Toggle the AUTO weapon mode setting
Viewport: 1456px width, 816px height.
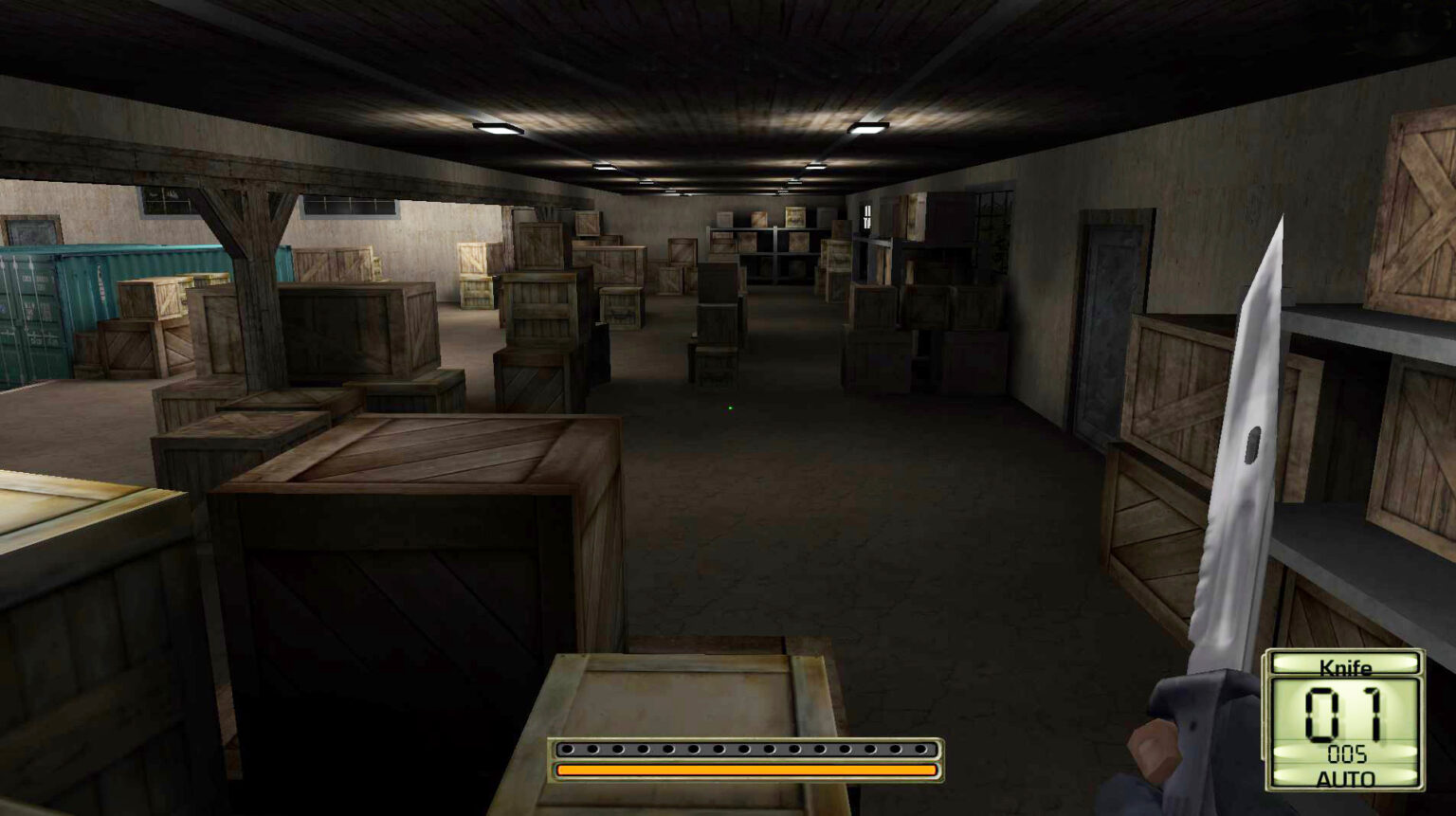point(1345,777)
